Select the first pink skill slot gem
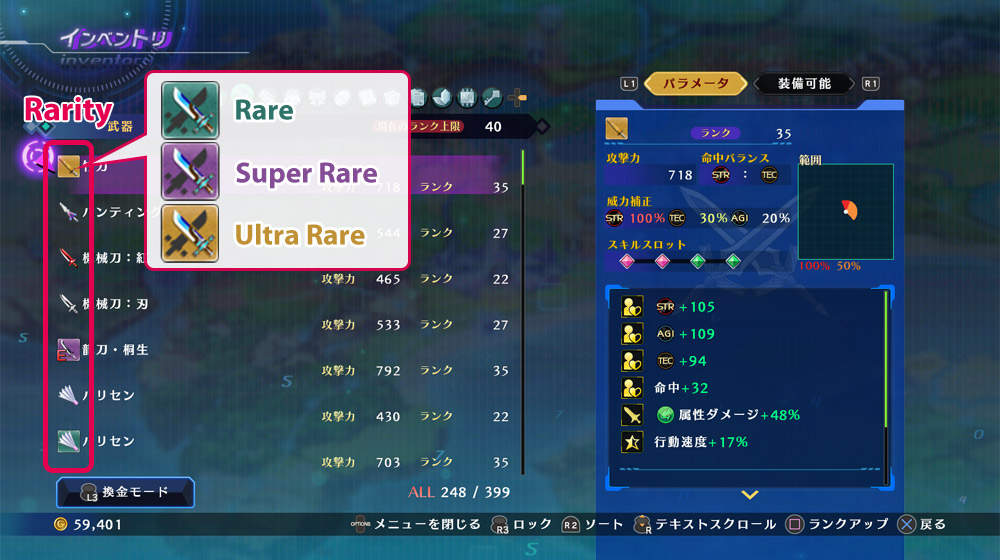Screen dimensions: 1000x560 pyautogui.click(x=627, y=262)
